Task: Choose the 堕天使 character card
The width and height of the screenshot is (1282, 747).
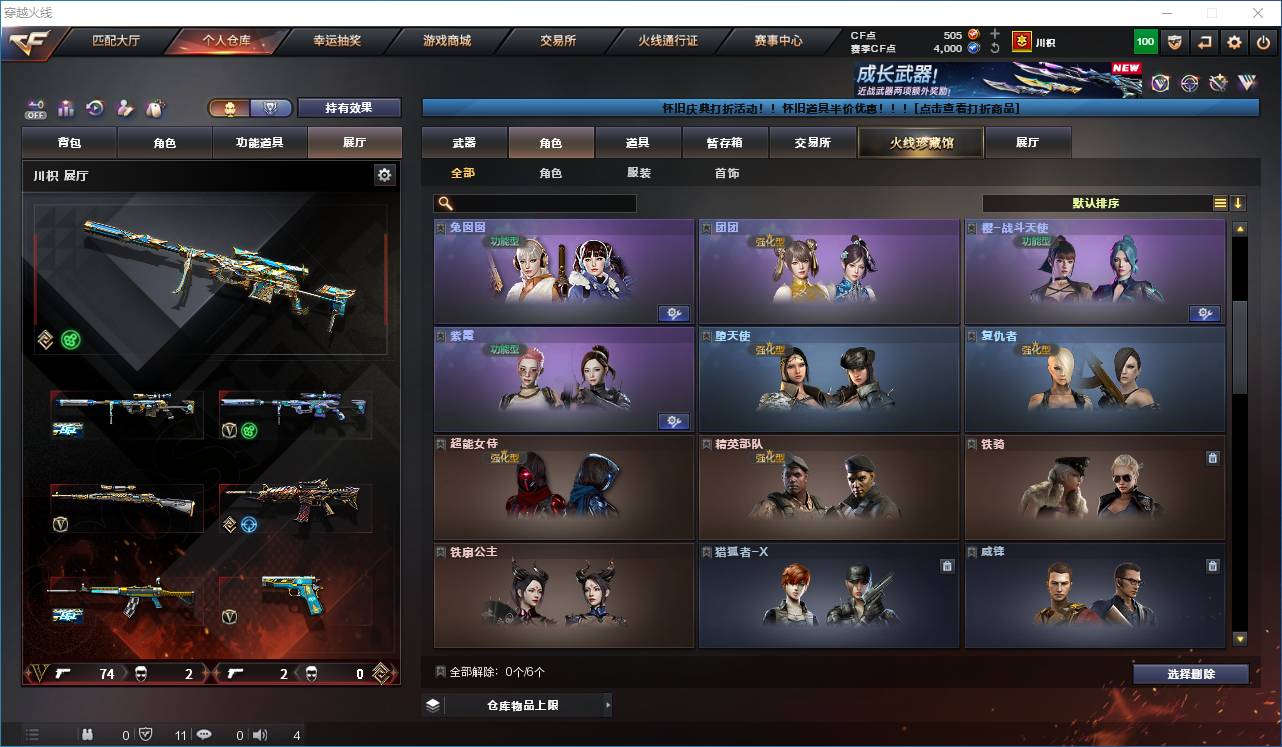Action: (x=829, y=378)
